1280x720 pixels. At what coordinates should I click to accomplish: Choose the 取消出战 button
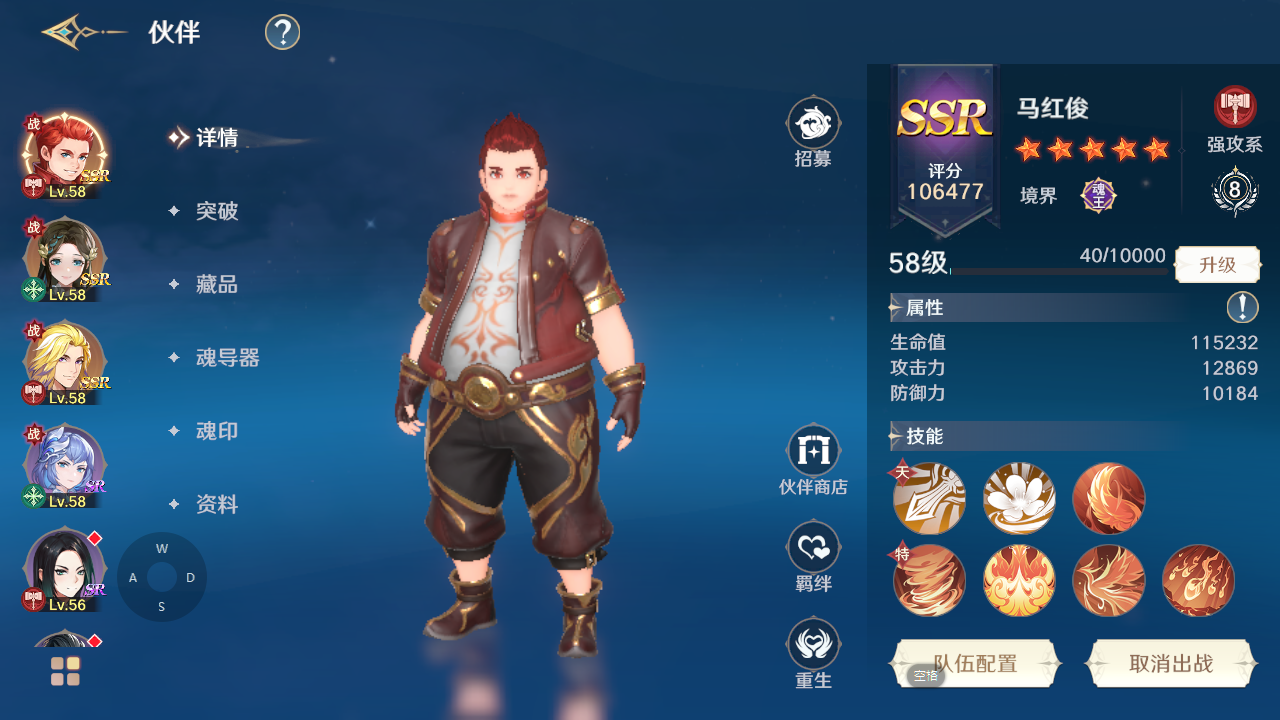(1170, 664)
